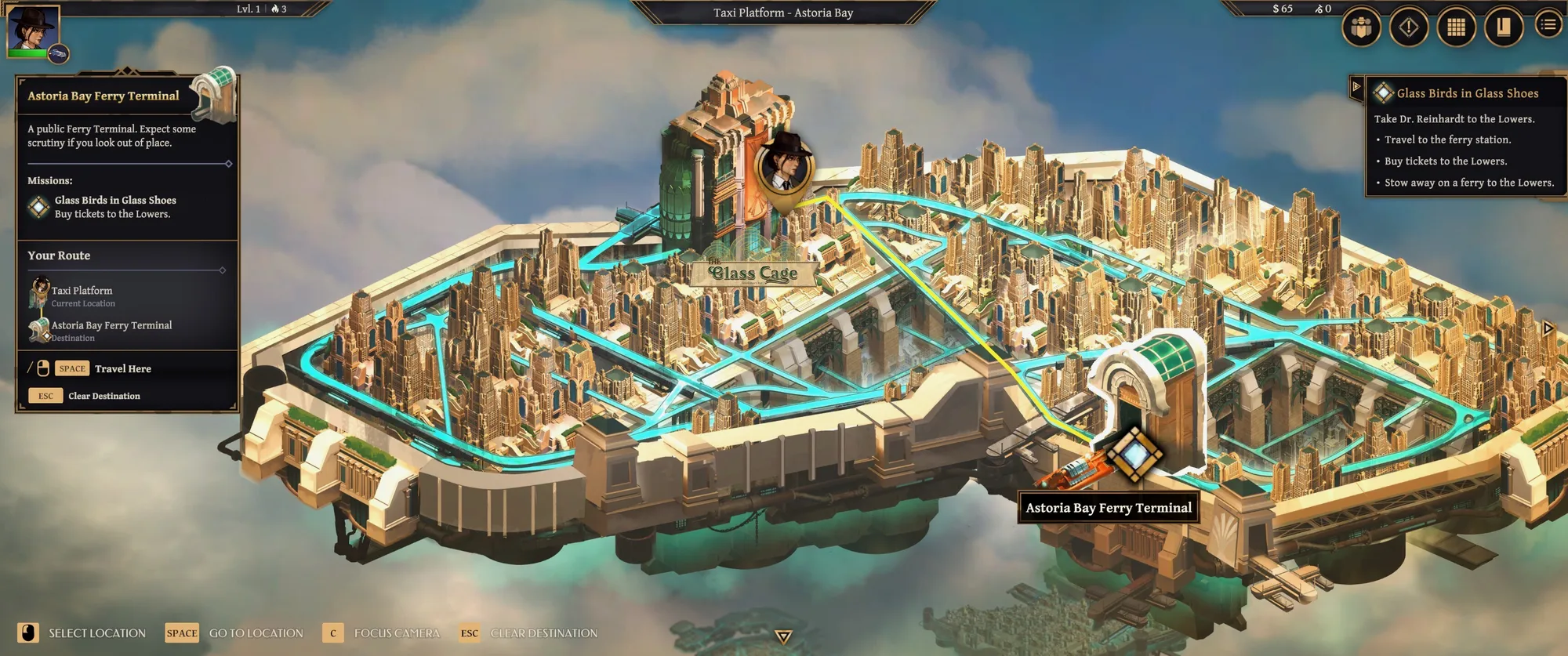Open the party members screen

(1361, 27)
